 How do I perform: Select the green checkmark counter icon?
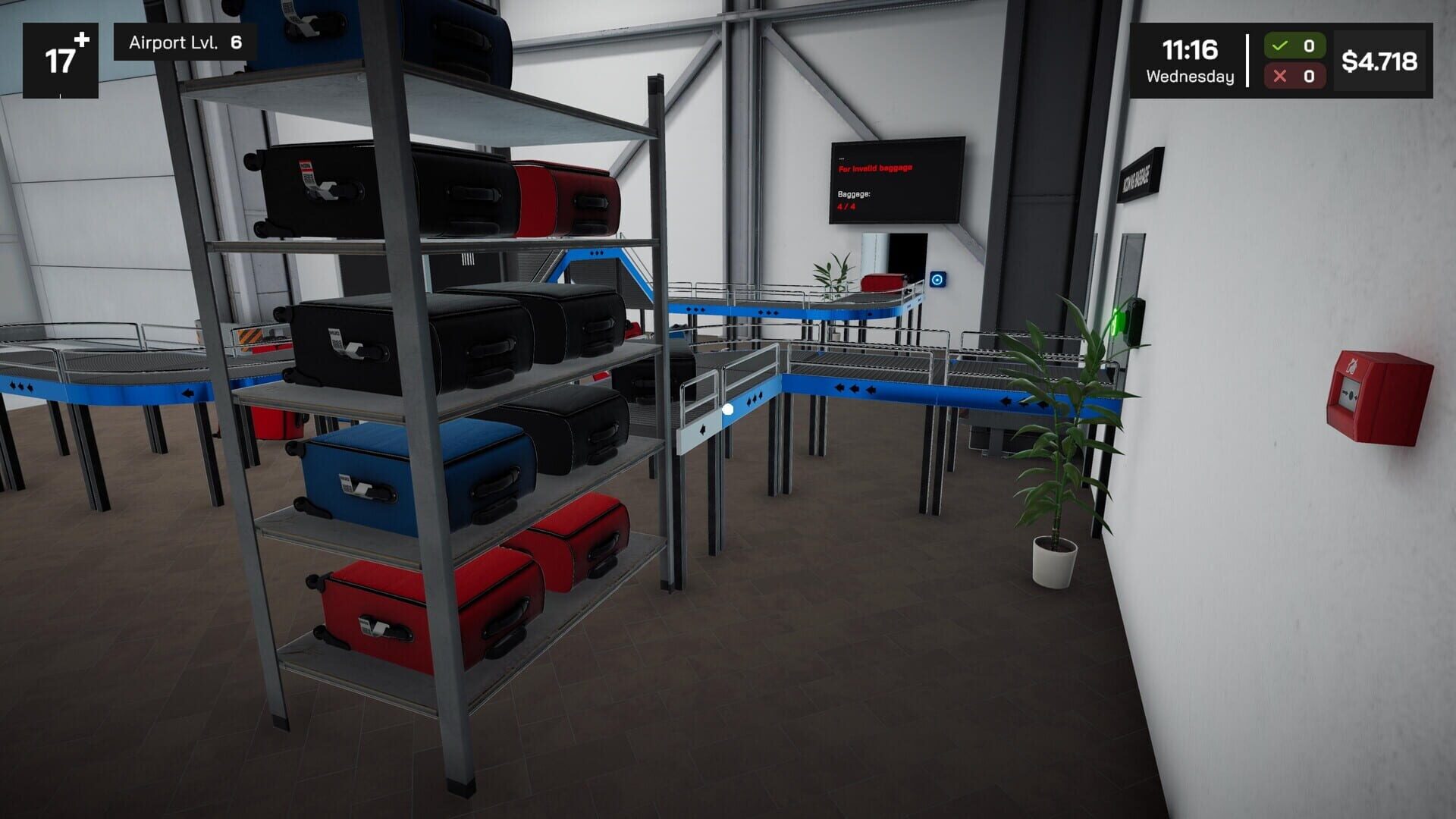(x=1280, y=45)
